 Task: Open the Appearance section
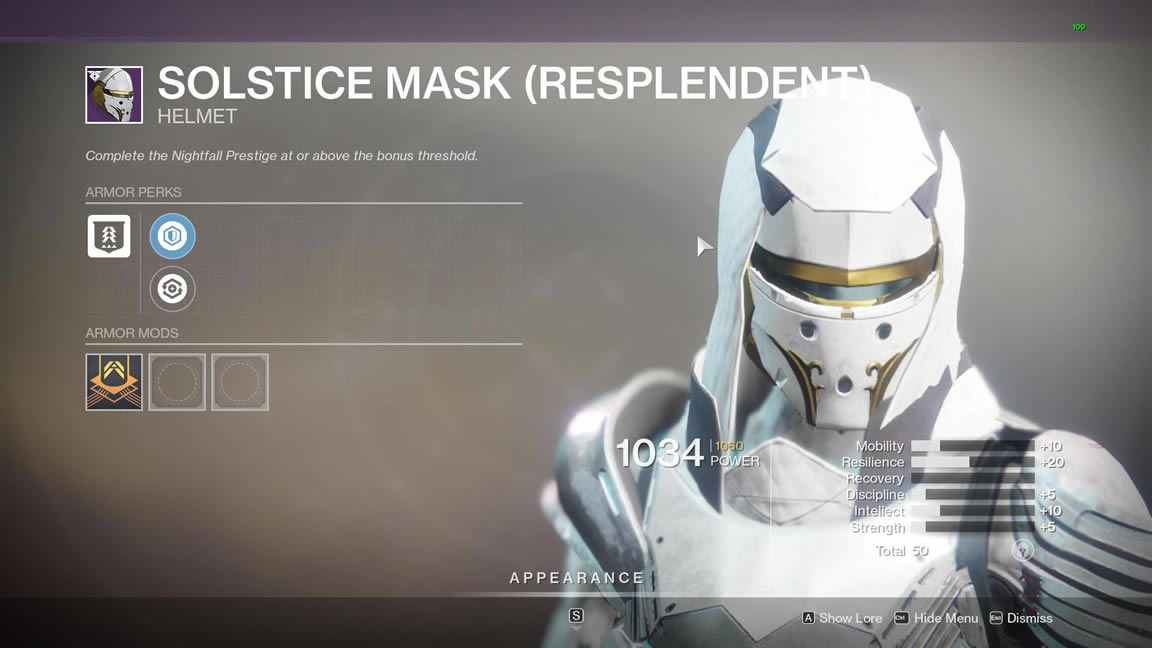[x=576, y=578]
